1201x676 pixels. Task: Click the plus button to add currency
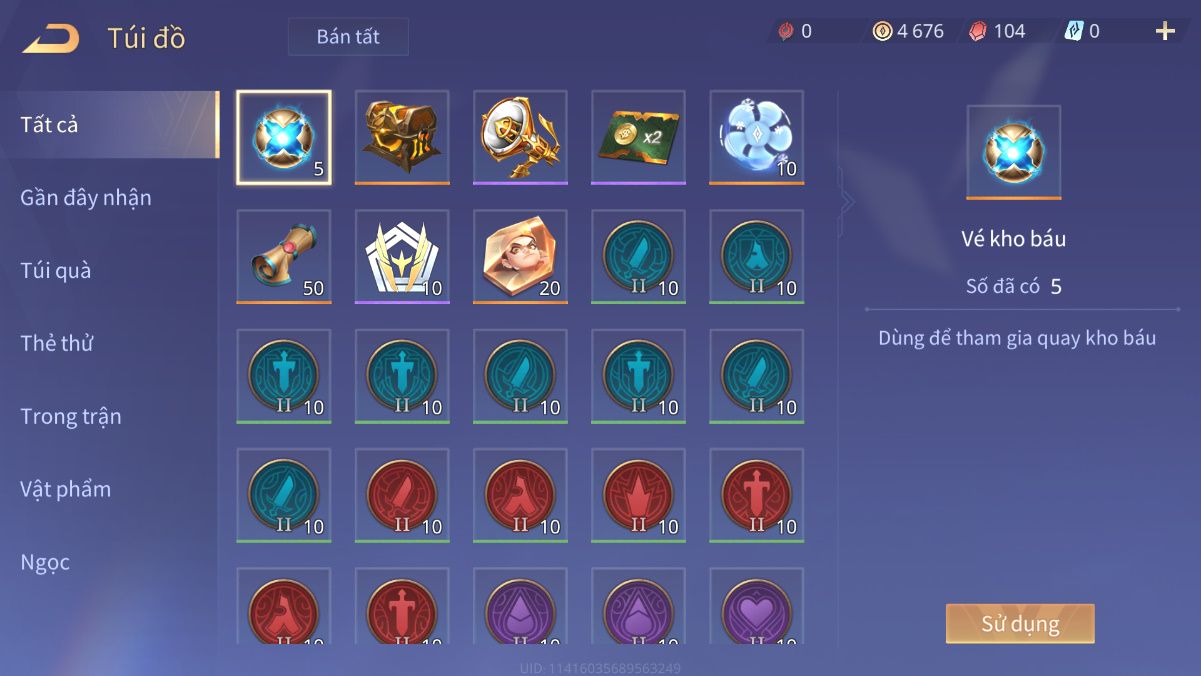tap(1165, 31)
